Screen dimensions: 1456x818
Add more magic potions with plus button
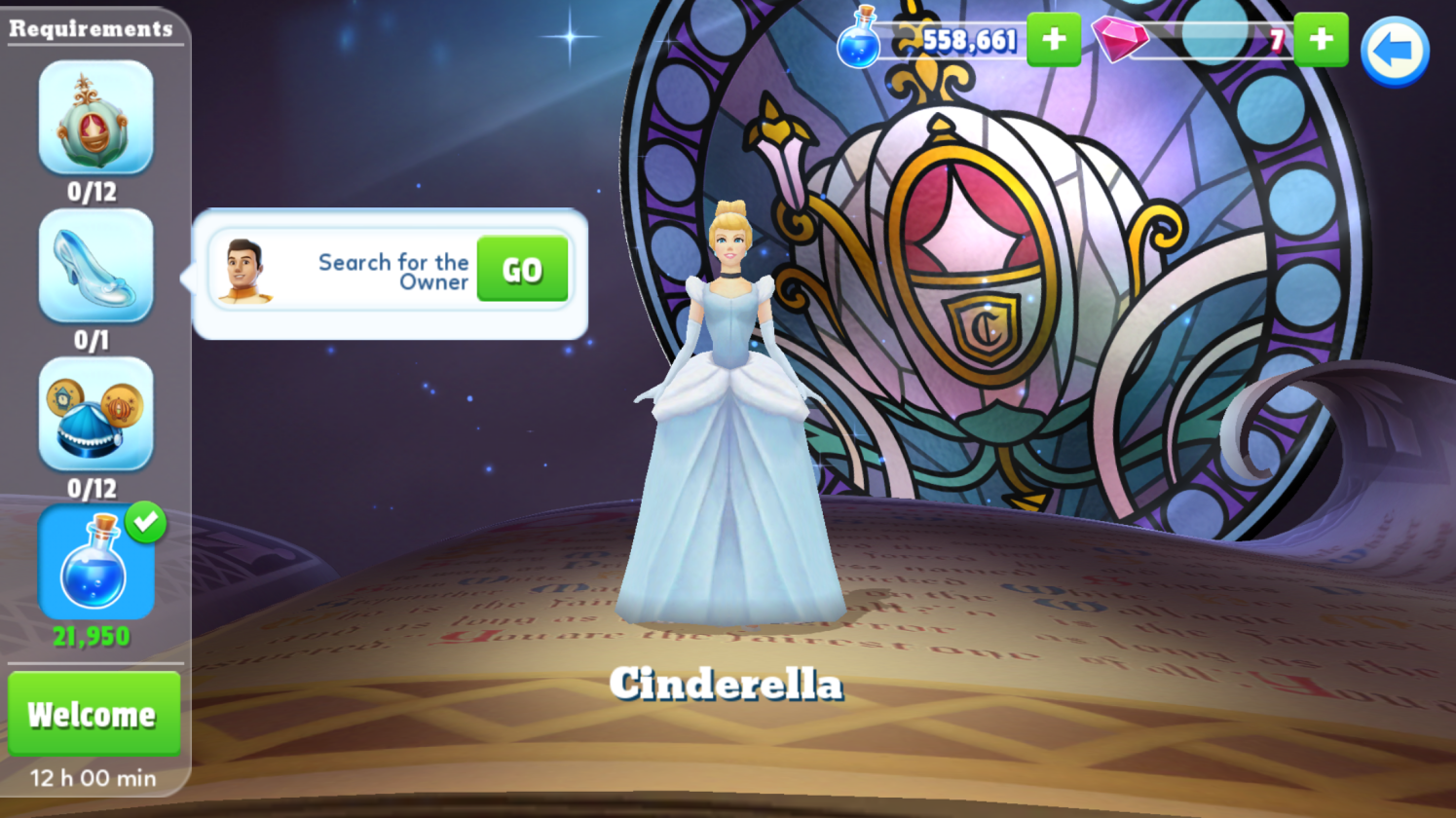[x=1053, y=40]
